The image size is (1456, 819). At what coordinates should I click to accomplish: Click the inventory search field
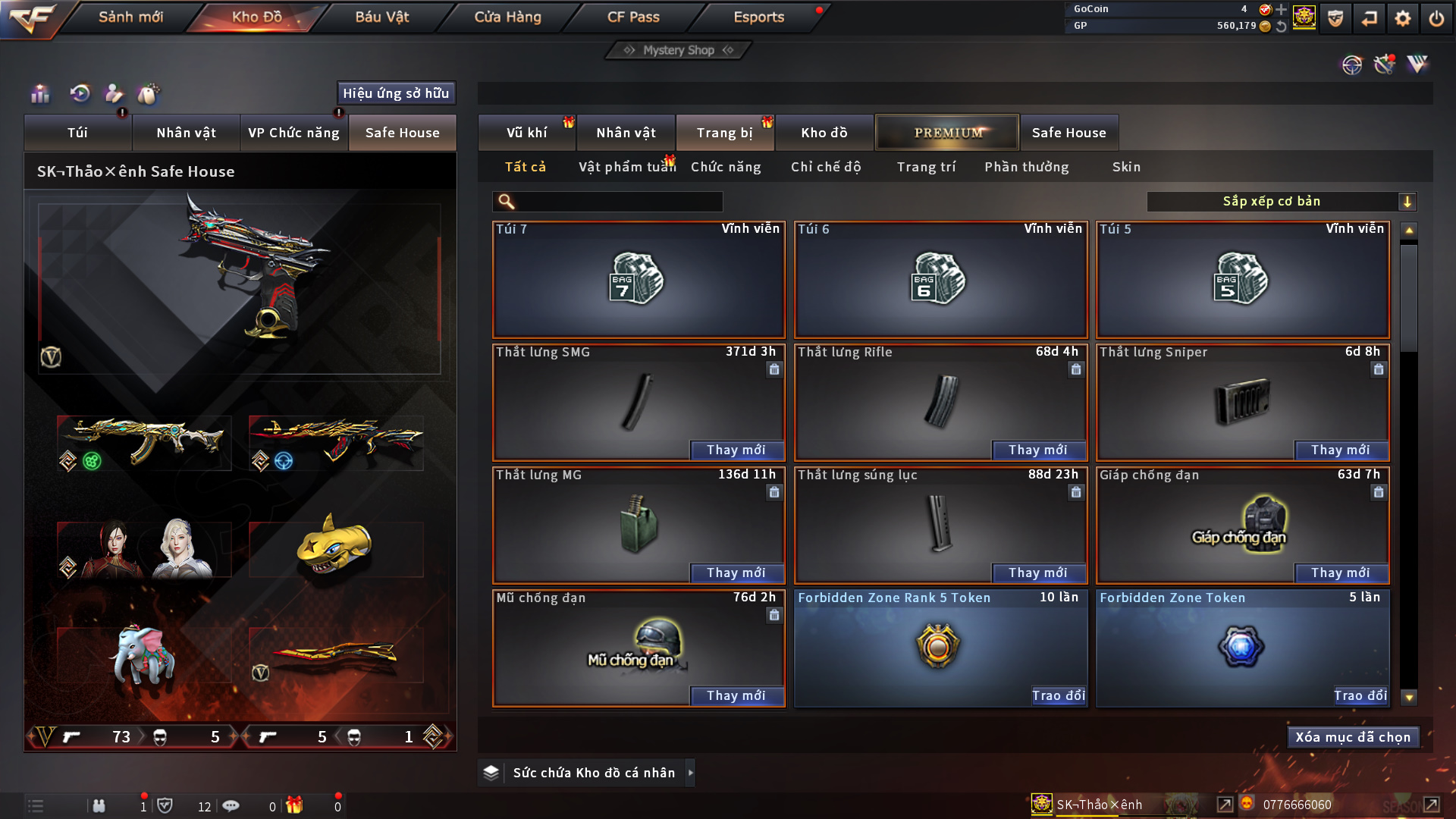pos(618,202)
